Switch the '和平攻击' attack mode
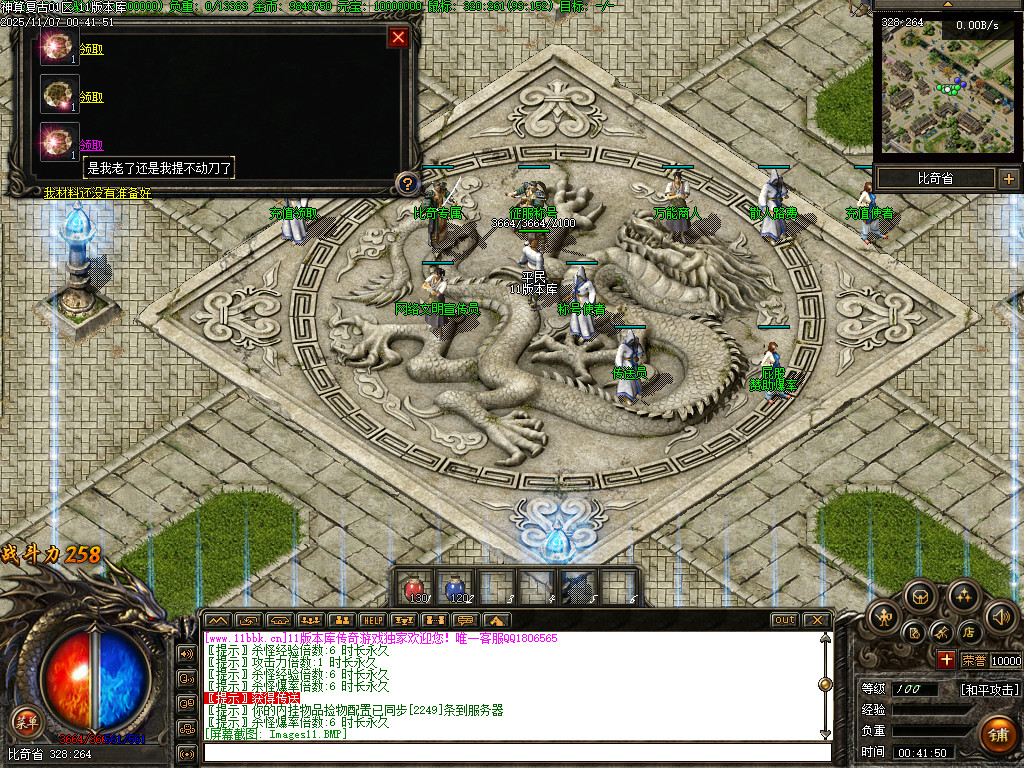This screenshot has width=1024, height=768. [x=990, y=690]
